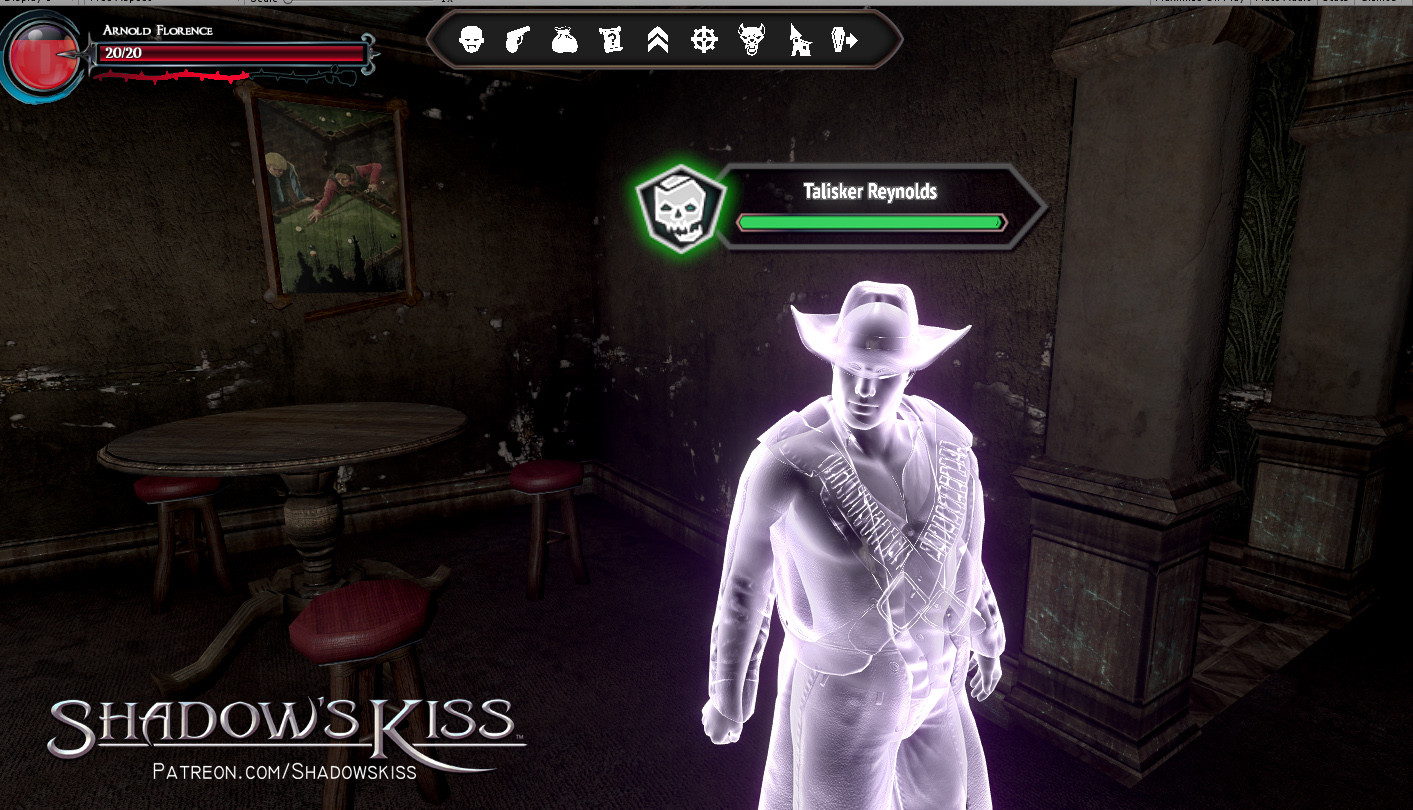The width and height of the screenshot is (1413, 810).
Task: Open the vampire face character icon
Action: click(470, 39)
